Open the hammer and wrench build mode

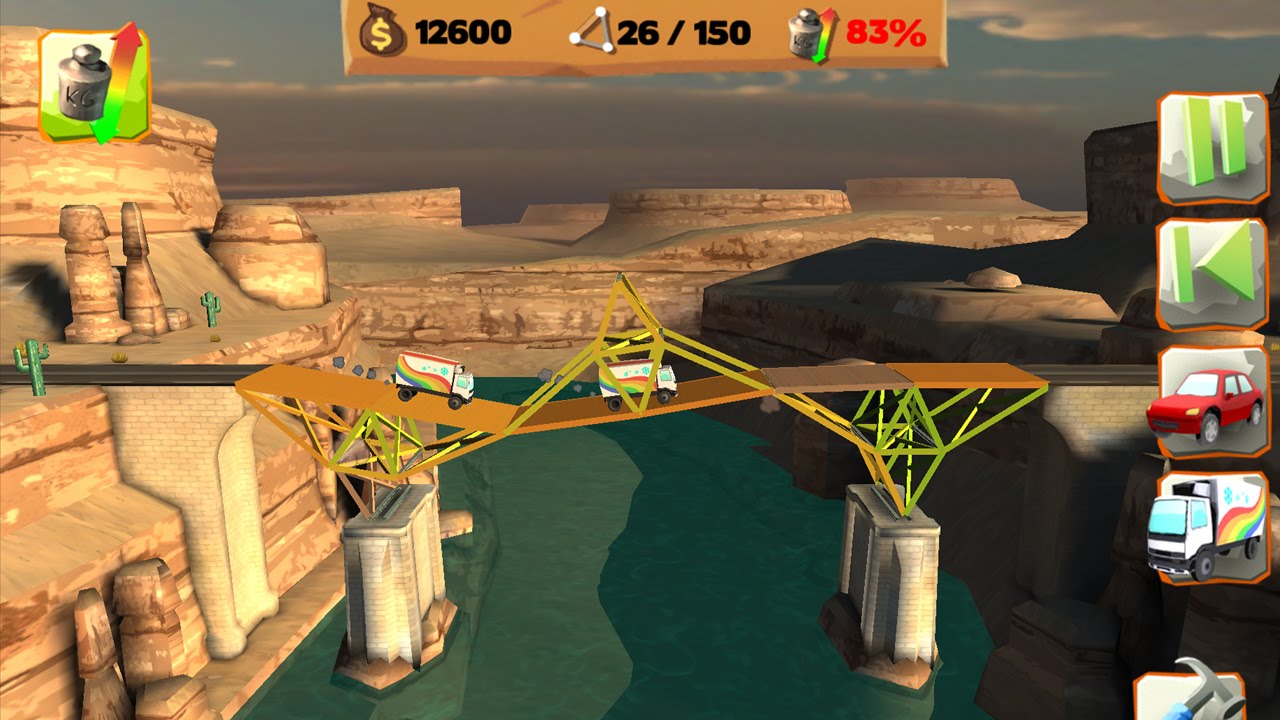1192,695
